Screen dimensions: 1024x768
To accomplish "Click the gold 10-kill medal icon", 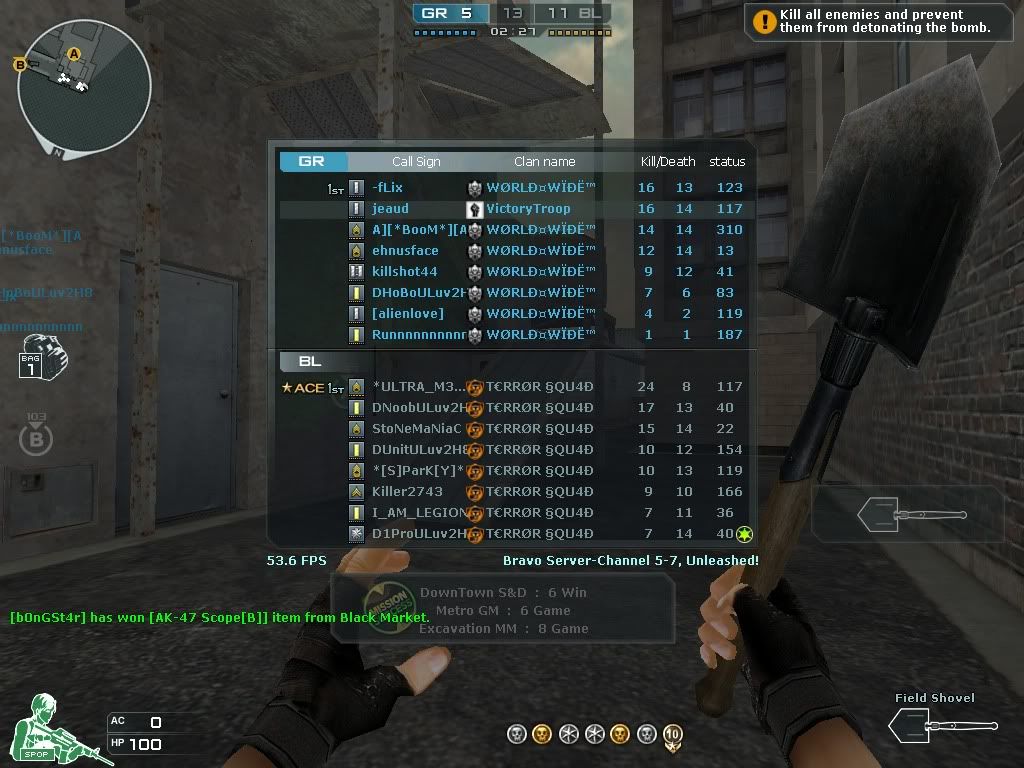I will click(x=673, y=736).
